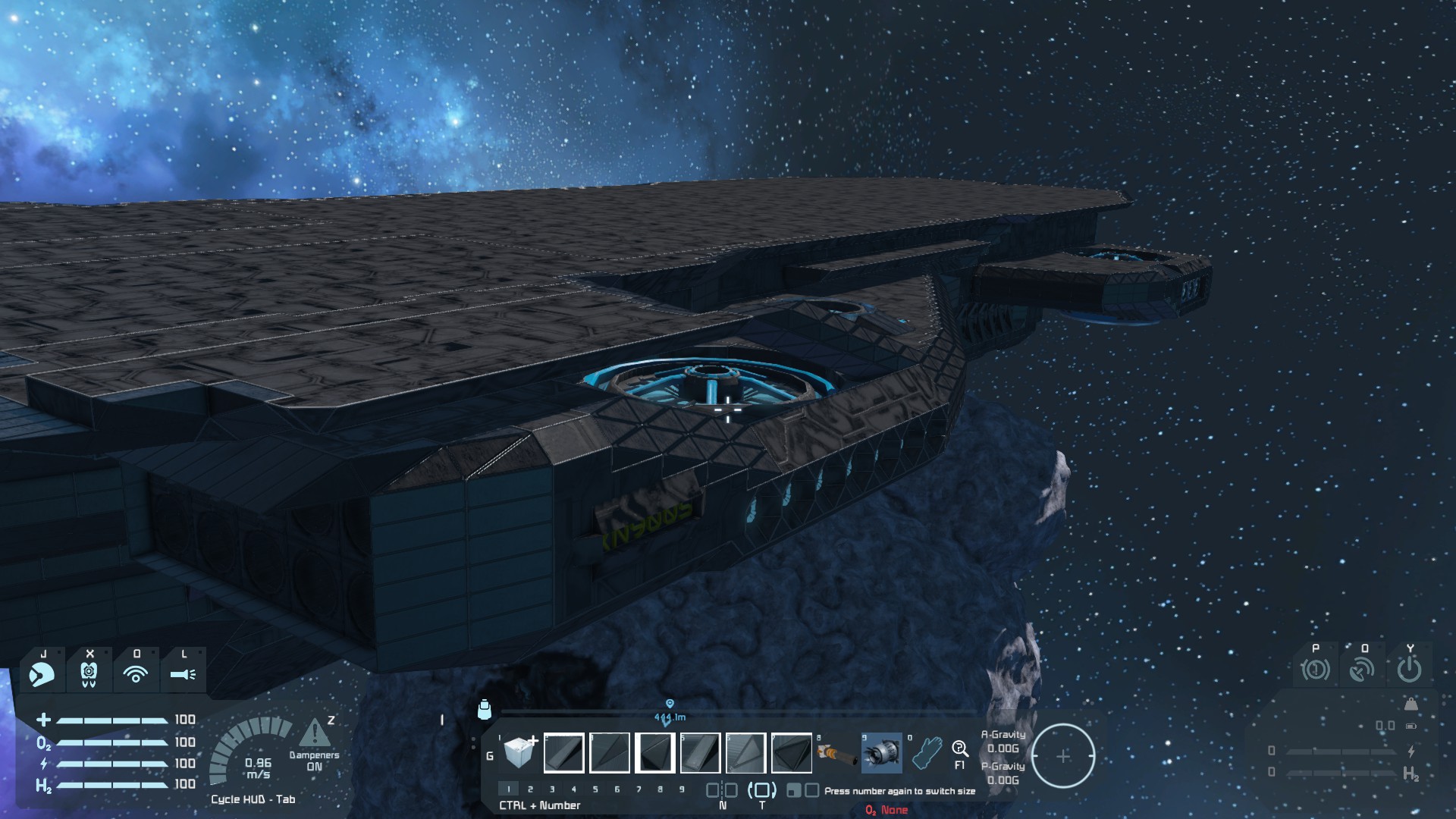This screenshot has width=1456, height=819.
Task: Open the inventory backpack icon
Action: [485, 709]
